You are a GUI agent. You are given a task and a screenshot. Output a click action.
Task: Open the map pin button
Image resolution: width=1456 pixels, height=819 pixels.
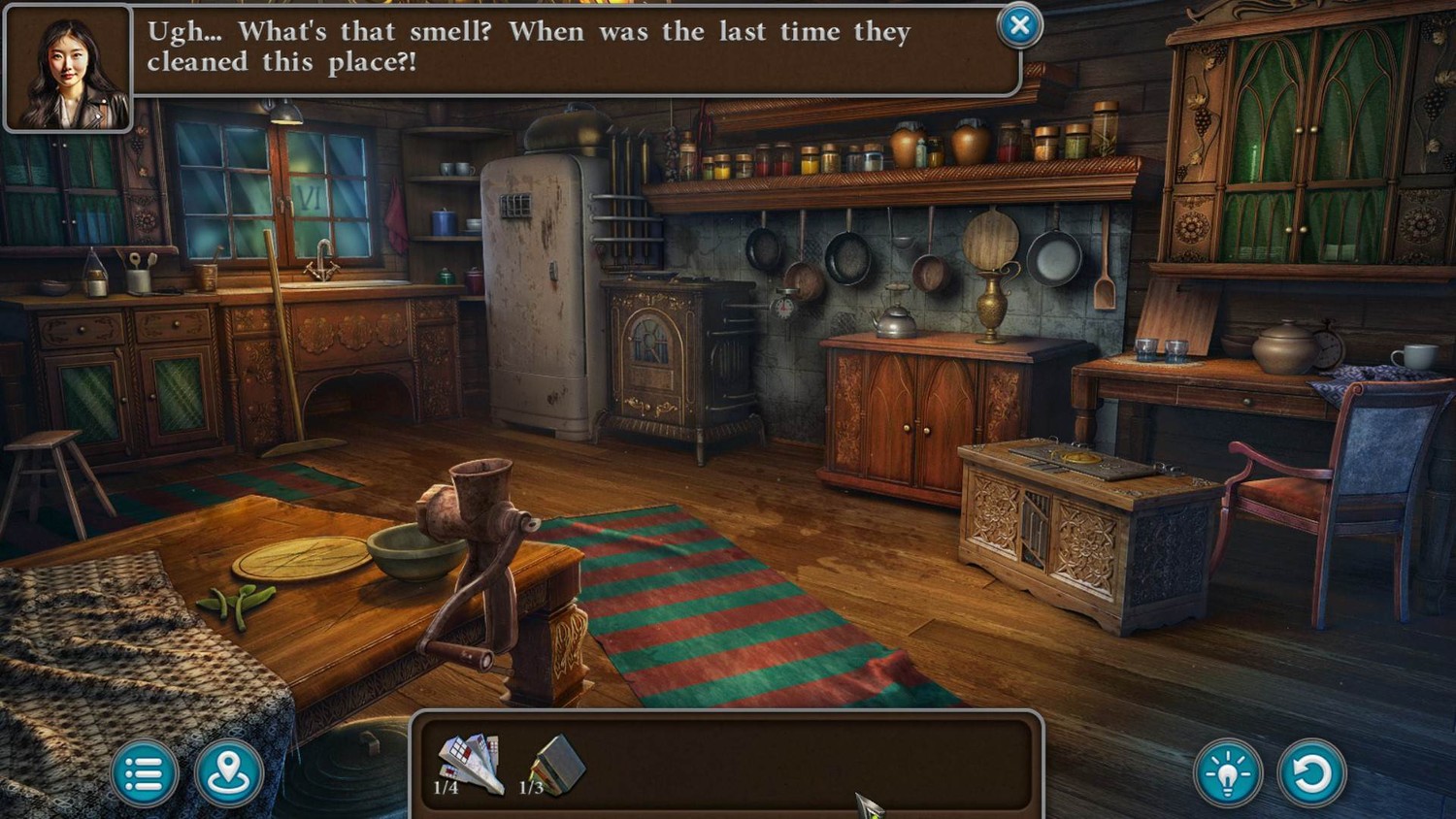229,773
